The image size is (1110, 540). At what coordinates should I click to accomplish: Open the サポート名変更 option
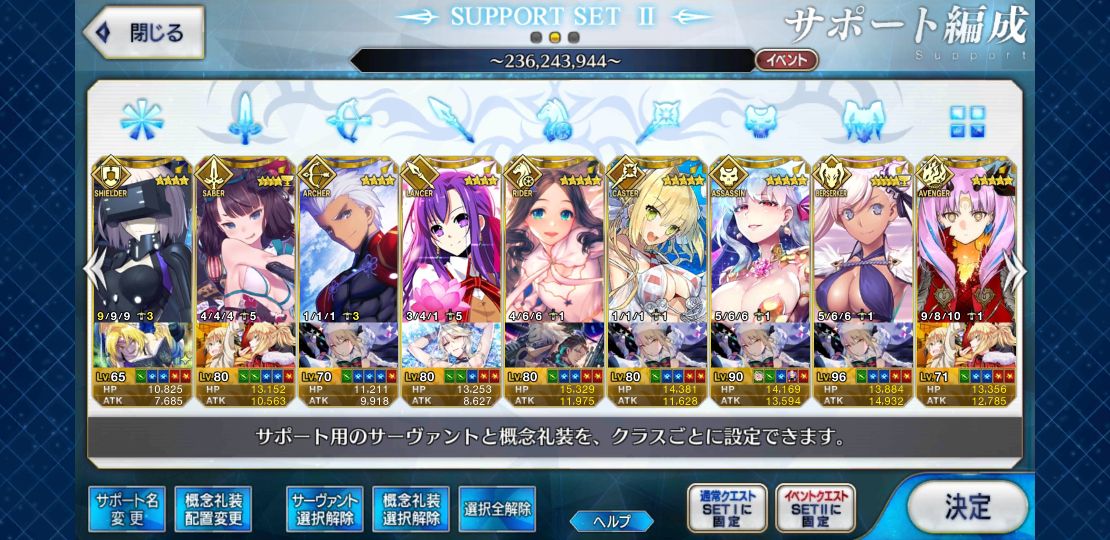pyautogui.click(x=126, y=509)
